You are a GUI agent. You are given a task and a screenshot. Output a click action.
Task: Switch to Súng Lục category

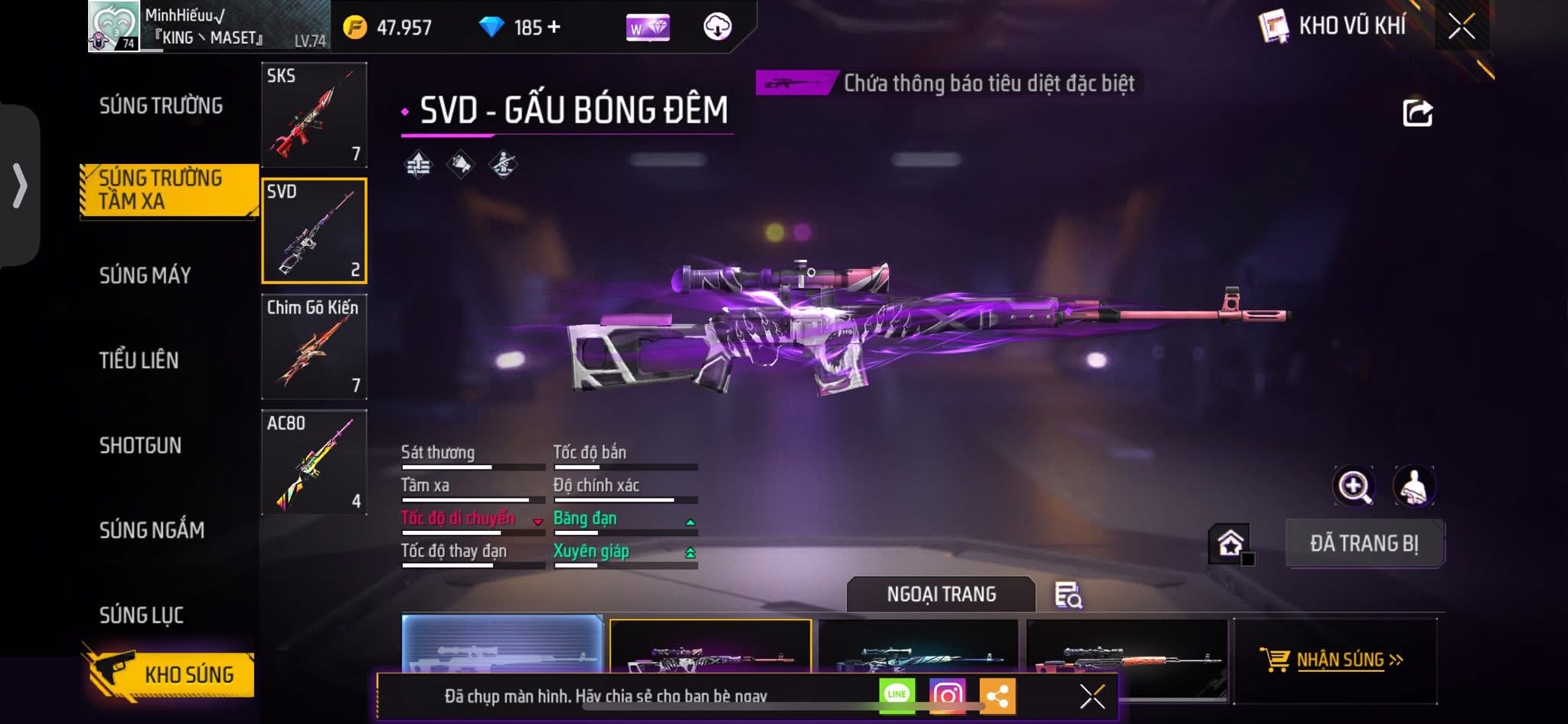pyautogui.click(x=142, y=614)
